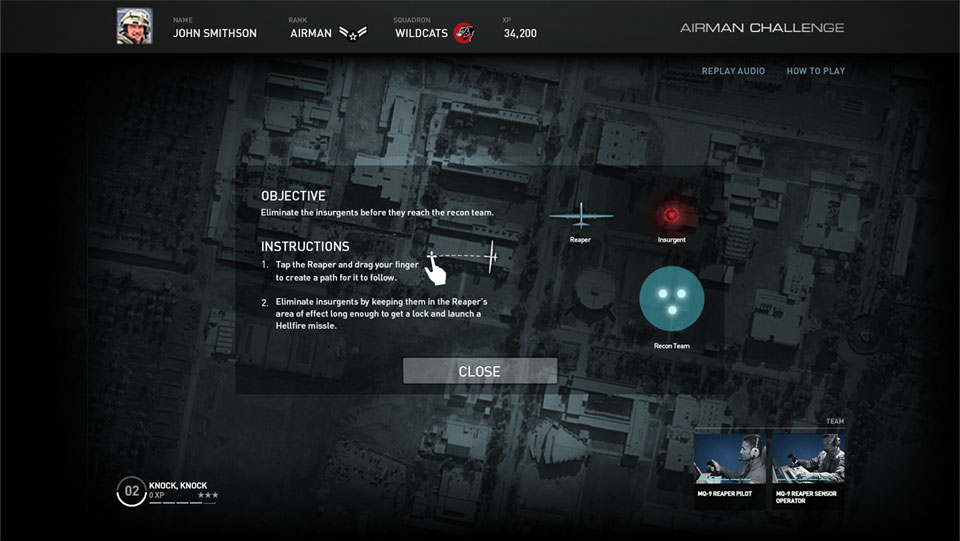Screen dimensions: 960x541
Task: Click the Airman rank insignia
Action: coord(353,33)
